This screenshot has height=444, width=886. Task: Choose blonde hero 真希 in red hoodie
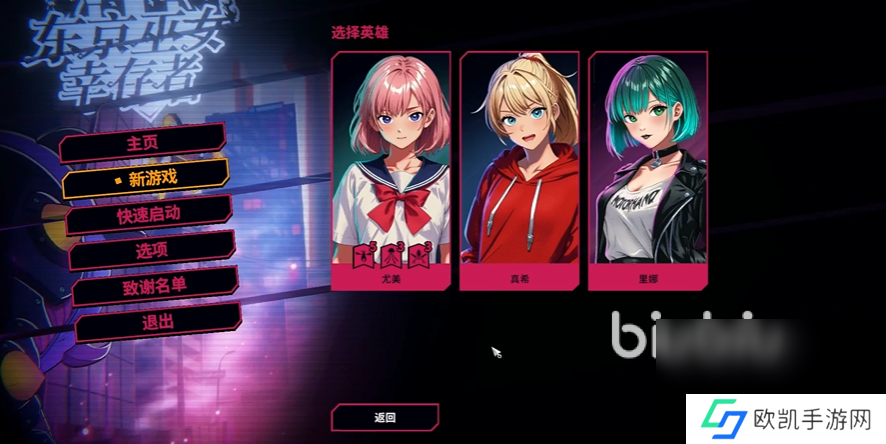tap(519, 170)
